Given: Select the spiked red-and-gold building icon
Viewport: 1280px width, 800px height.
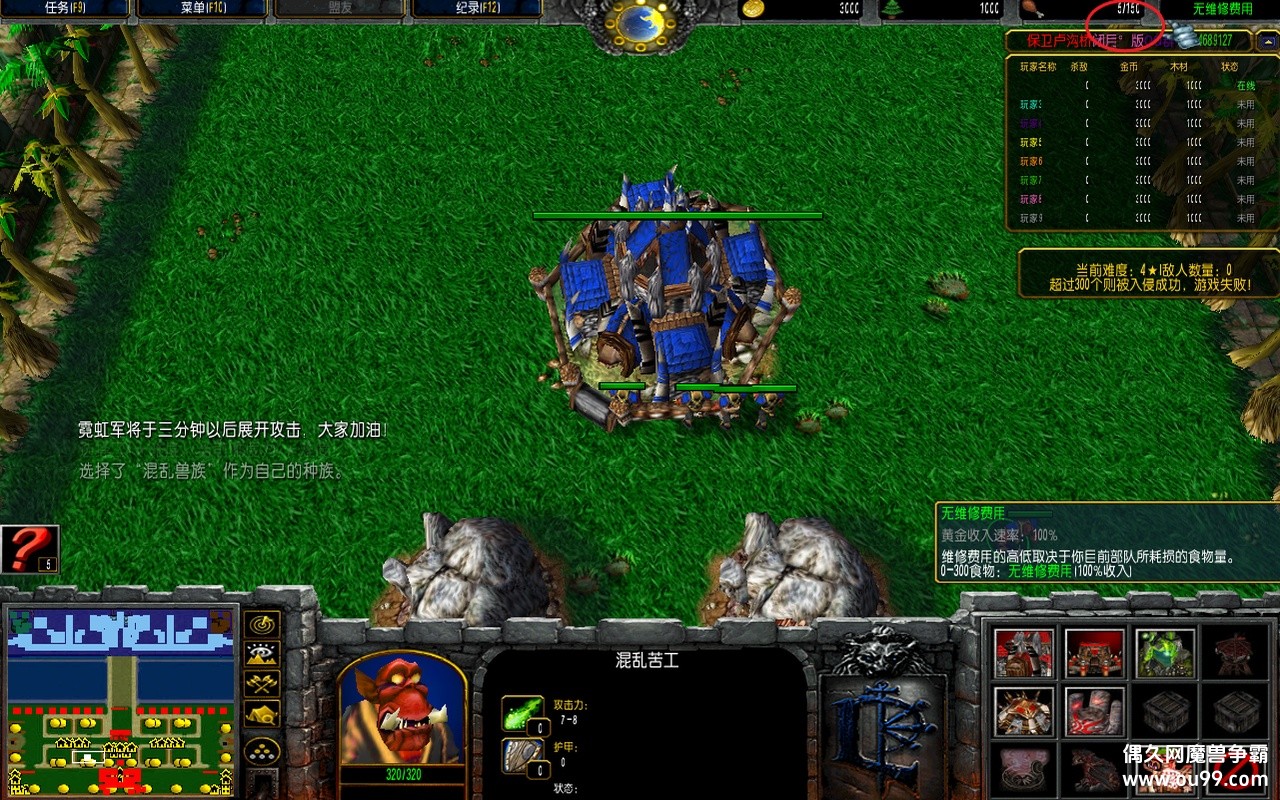Looking at the screenshot, I should coord(1023,712).
